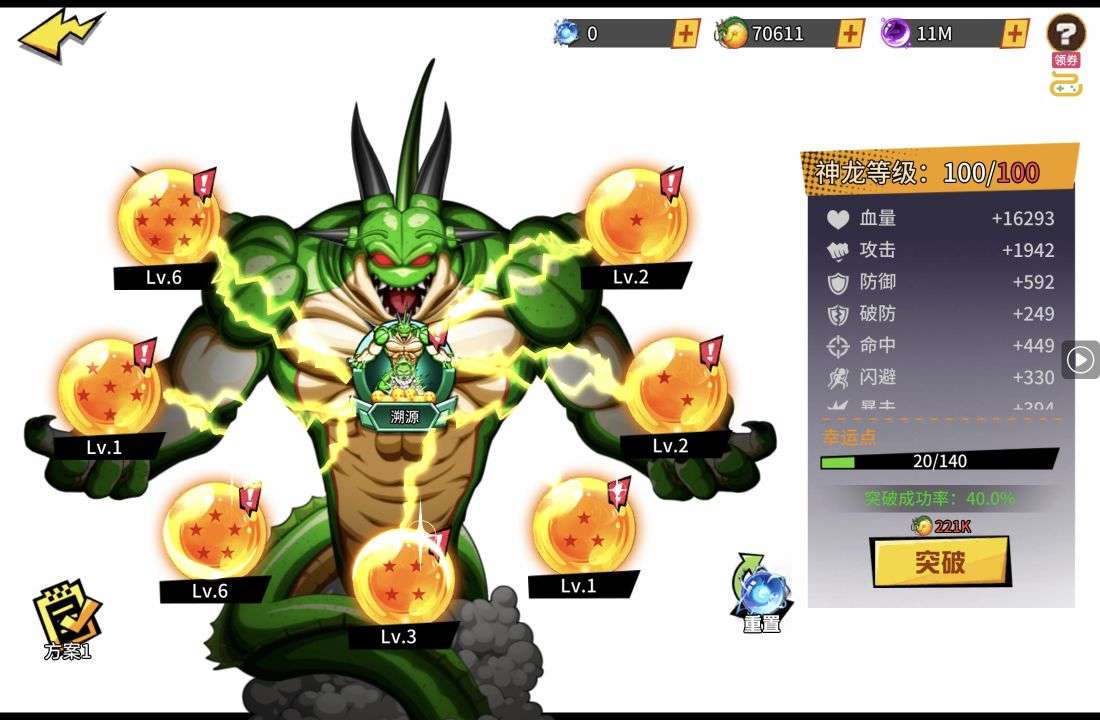Choose the two-star dragon ball
The height and width of the screenshot is (720, 1100).
click(676, 385)
